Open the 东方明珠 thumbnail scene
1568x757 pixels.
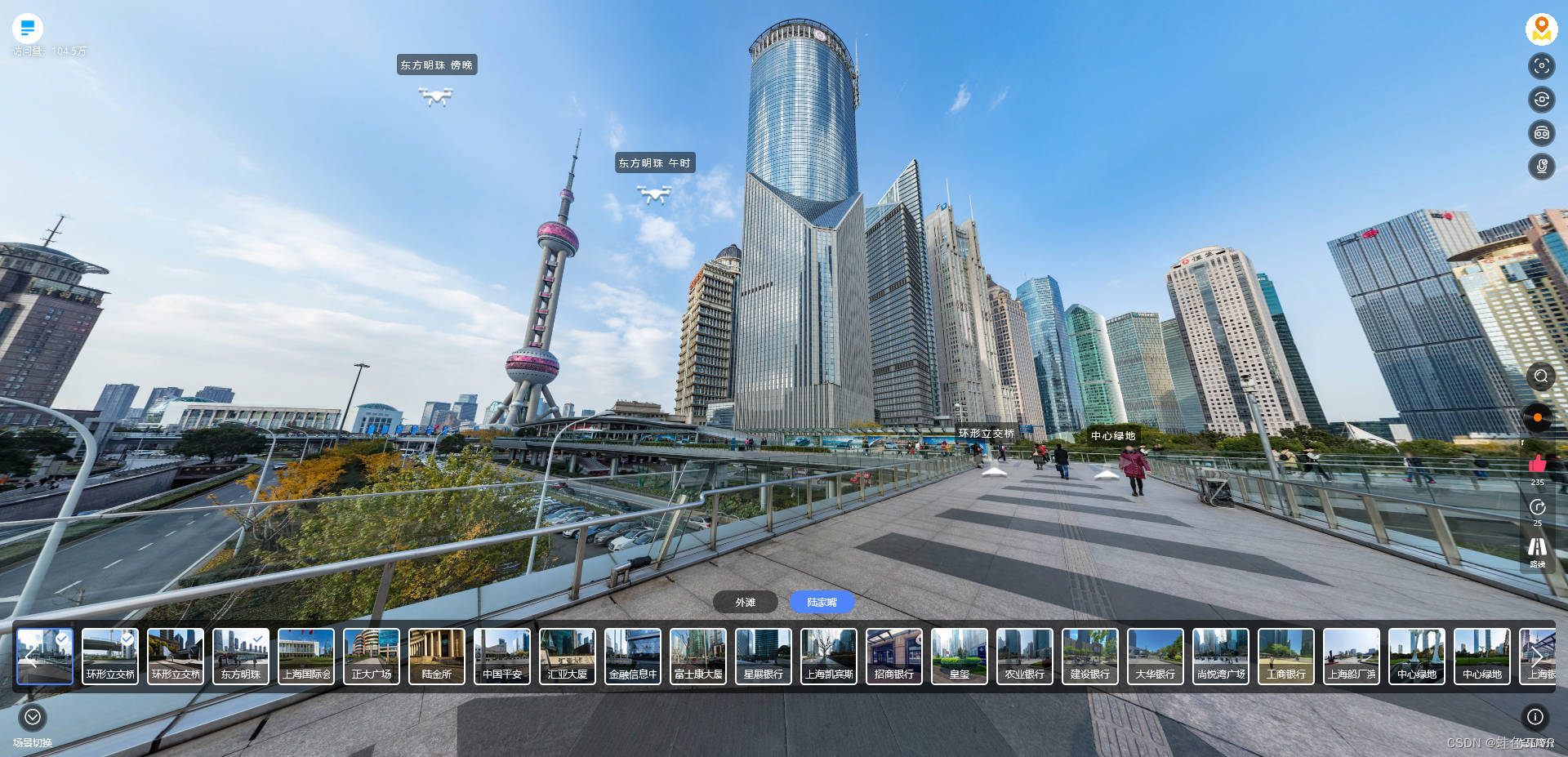click(241, 656)
